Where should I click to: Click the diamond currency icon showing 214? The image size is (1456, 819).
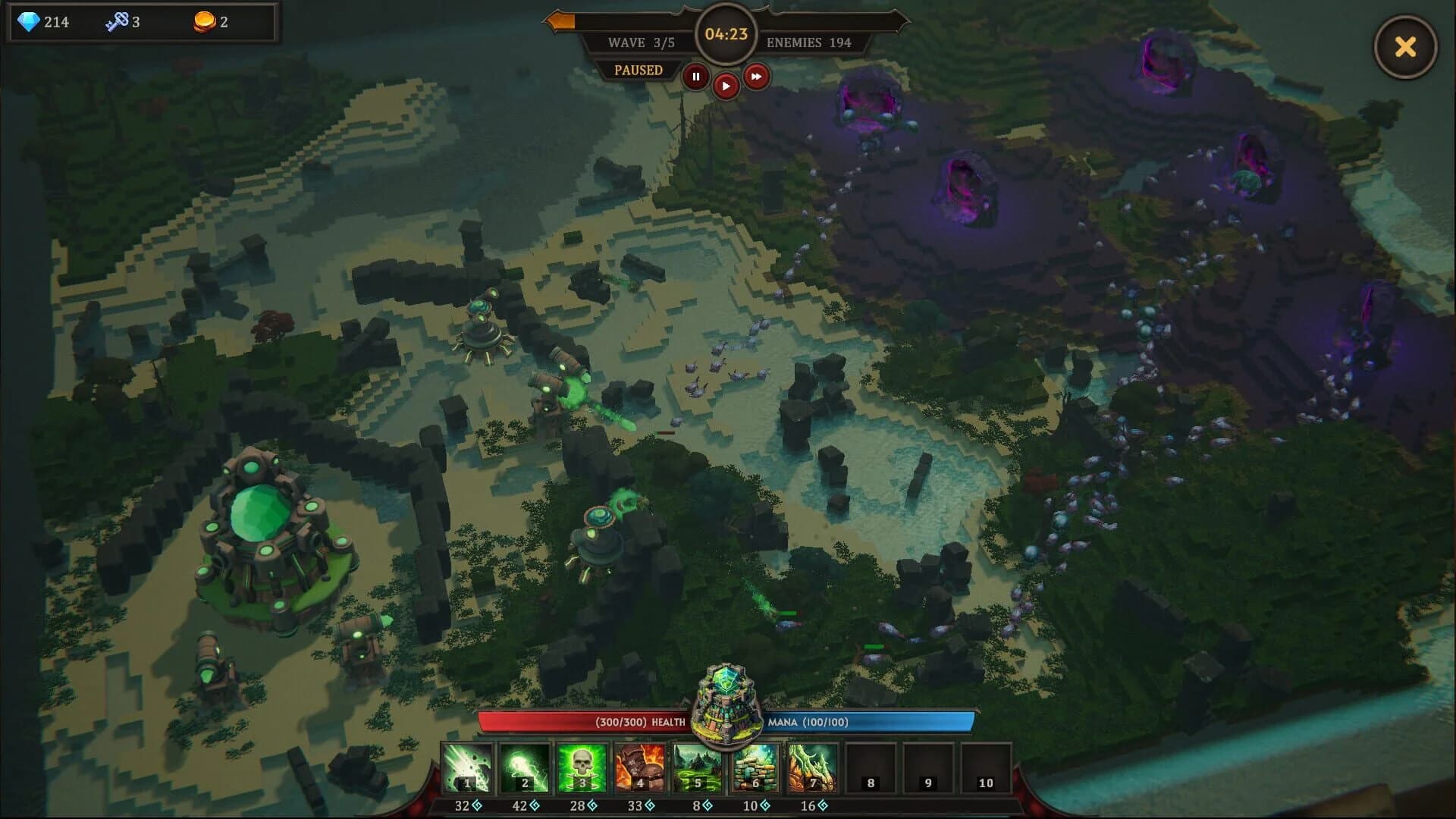click(x=31, y=20)
